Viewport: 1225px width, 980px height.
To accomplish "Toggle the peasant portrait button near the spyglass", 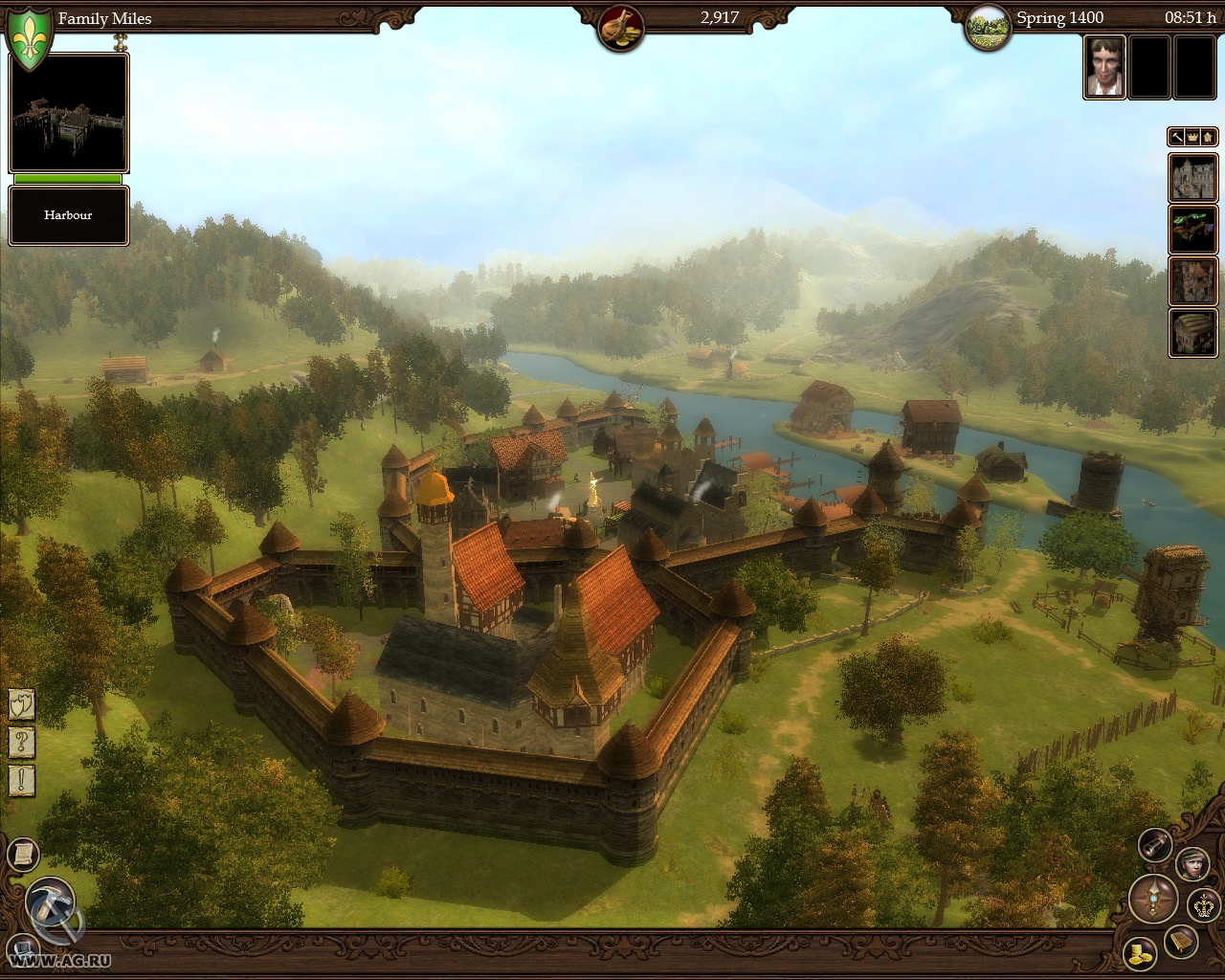I will point(1193,865).
